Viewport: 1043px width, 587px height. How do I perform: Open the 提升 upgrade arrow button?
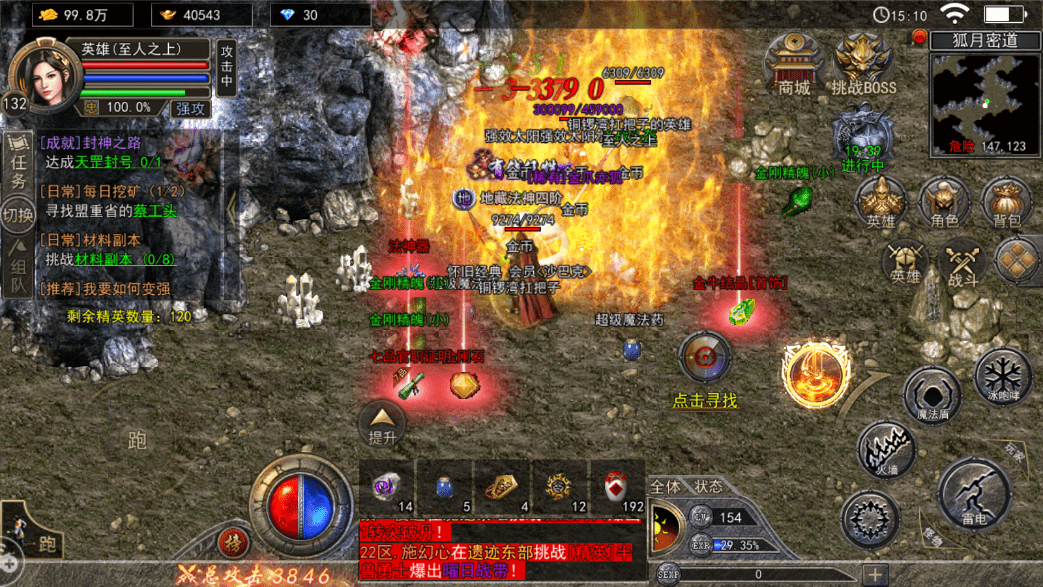pos(383,423)
